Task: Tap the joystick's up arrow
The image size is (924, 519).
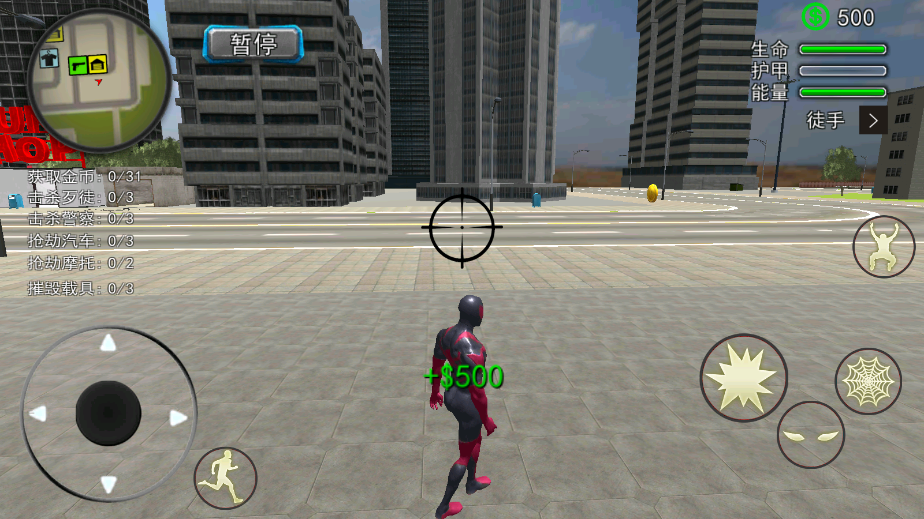Action: point(108,343)
